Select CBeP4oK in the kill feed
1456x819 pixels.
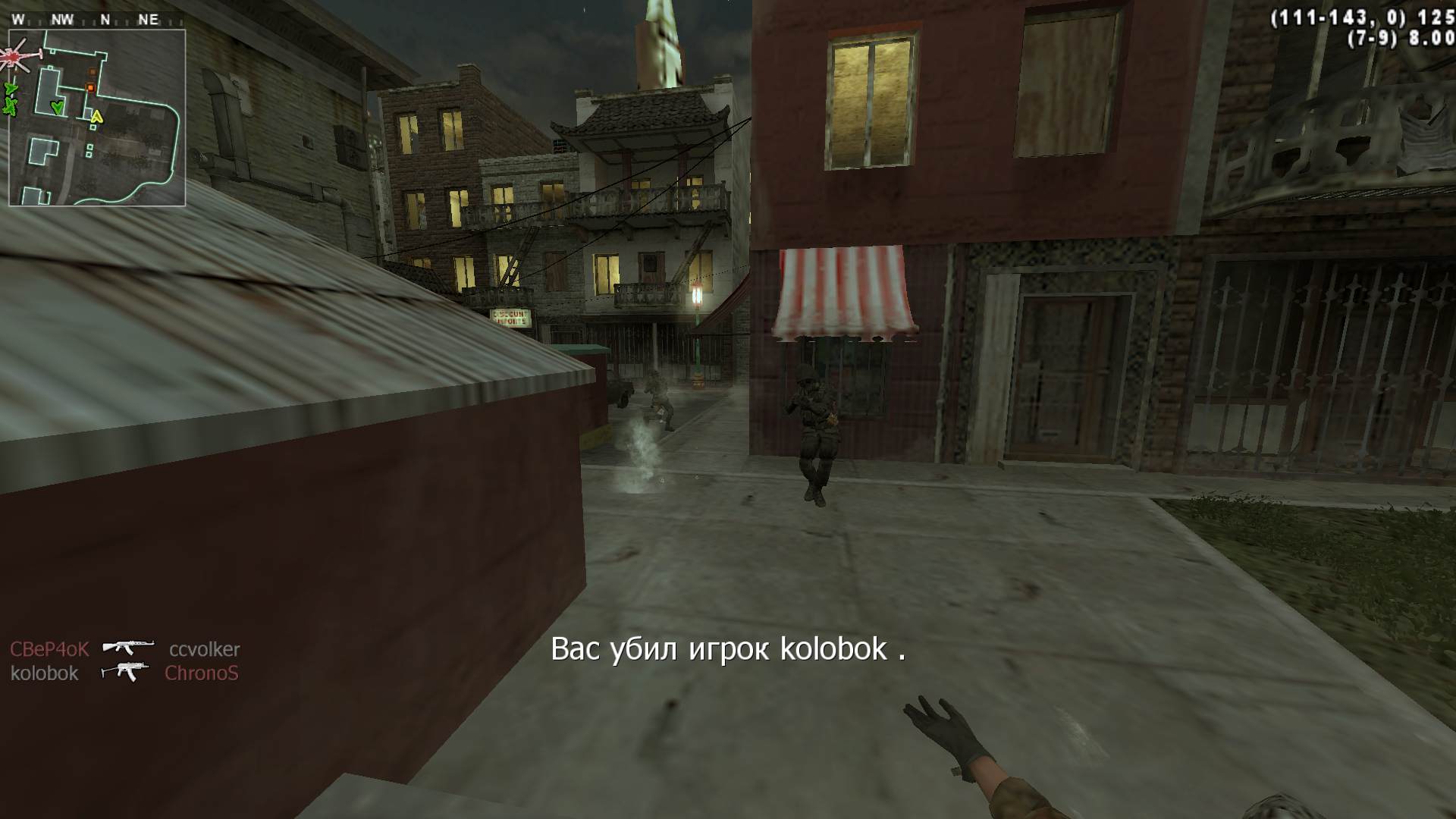pos(49,649)
